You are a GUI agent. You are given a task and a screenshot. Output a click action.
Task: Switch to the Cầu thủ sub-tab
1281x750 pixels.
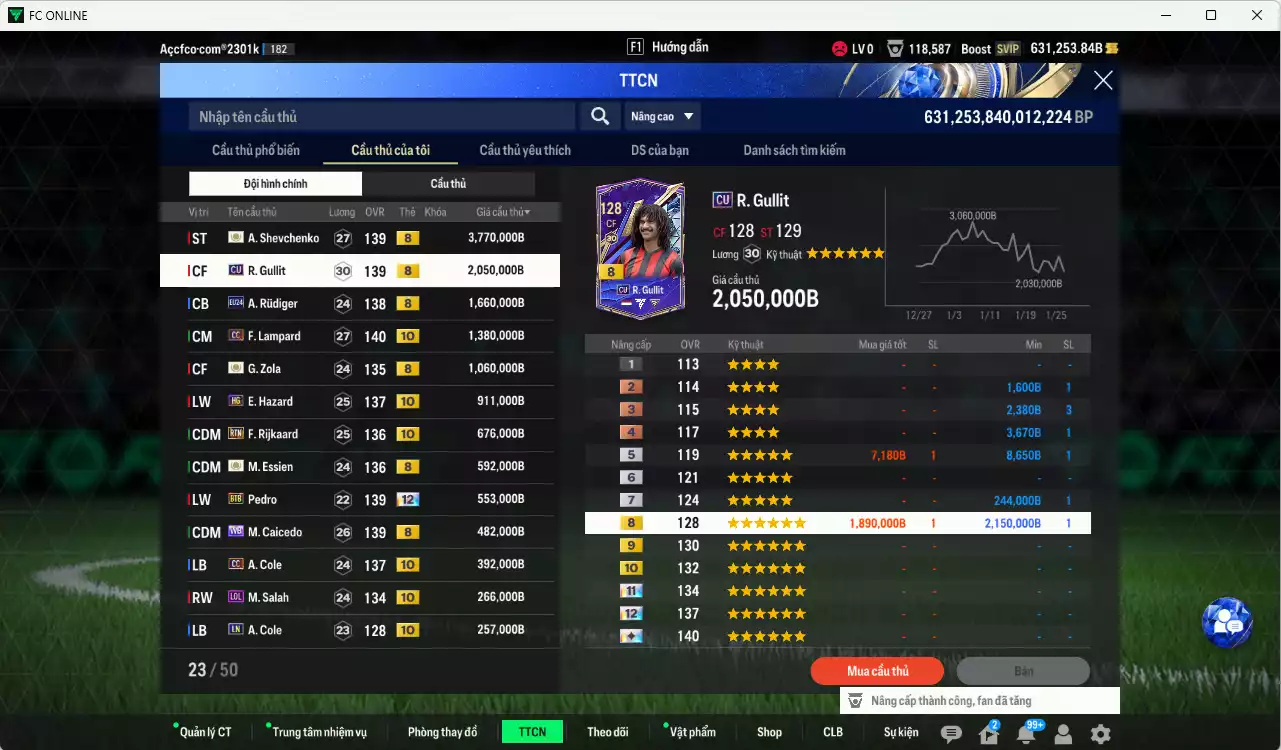pos(448,183)
